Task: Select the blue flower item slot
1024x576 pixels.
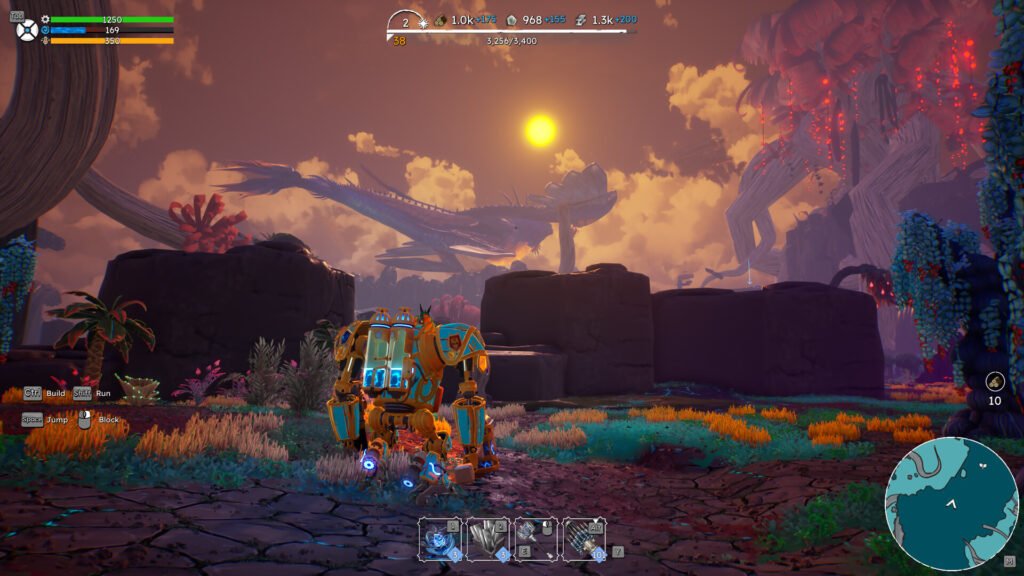Action: point(440,538)
